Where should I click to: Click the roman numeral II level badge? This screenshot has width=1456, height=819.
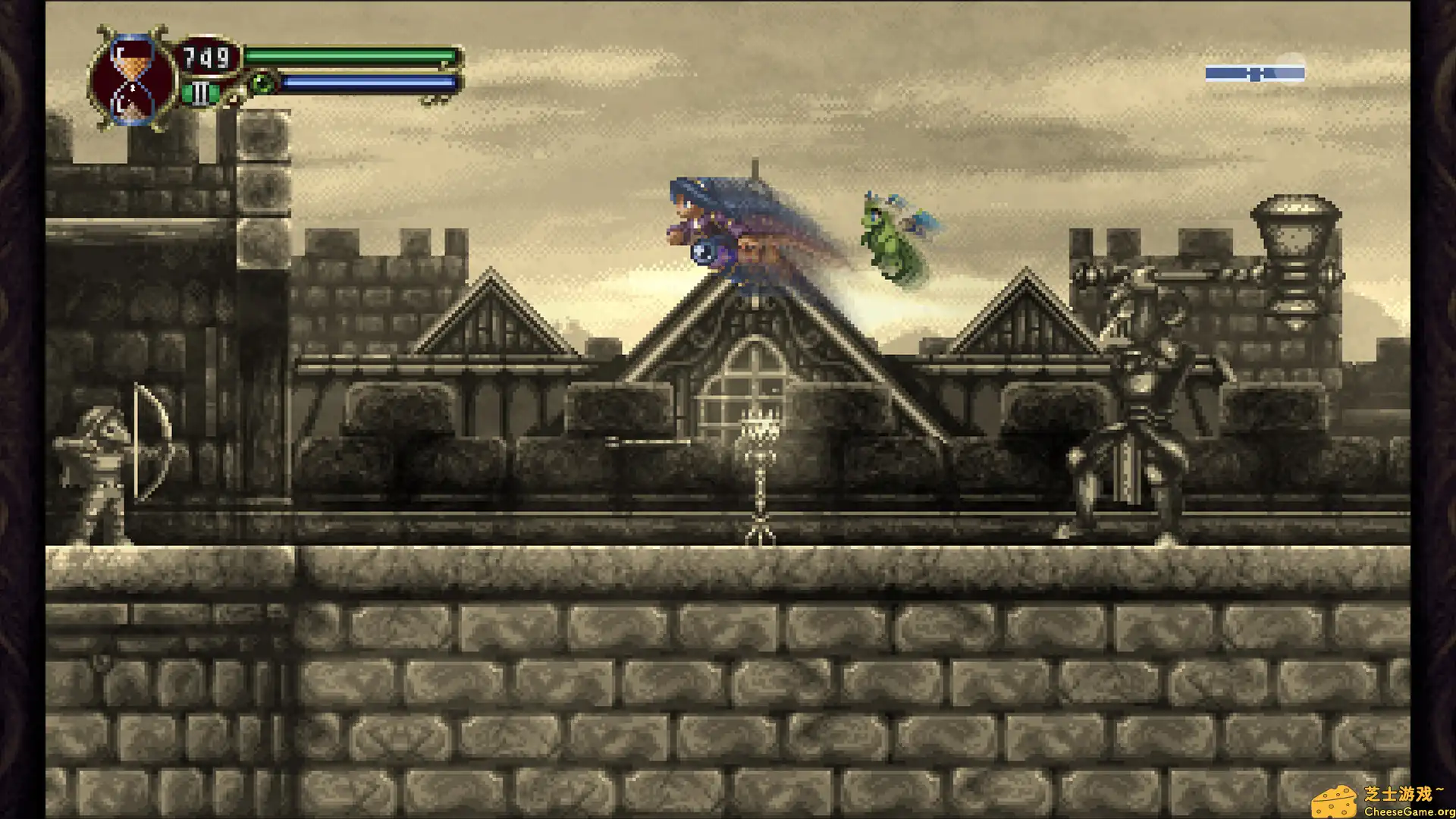(x=199, y=93)
